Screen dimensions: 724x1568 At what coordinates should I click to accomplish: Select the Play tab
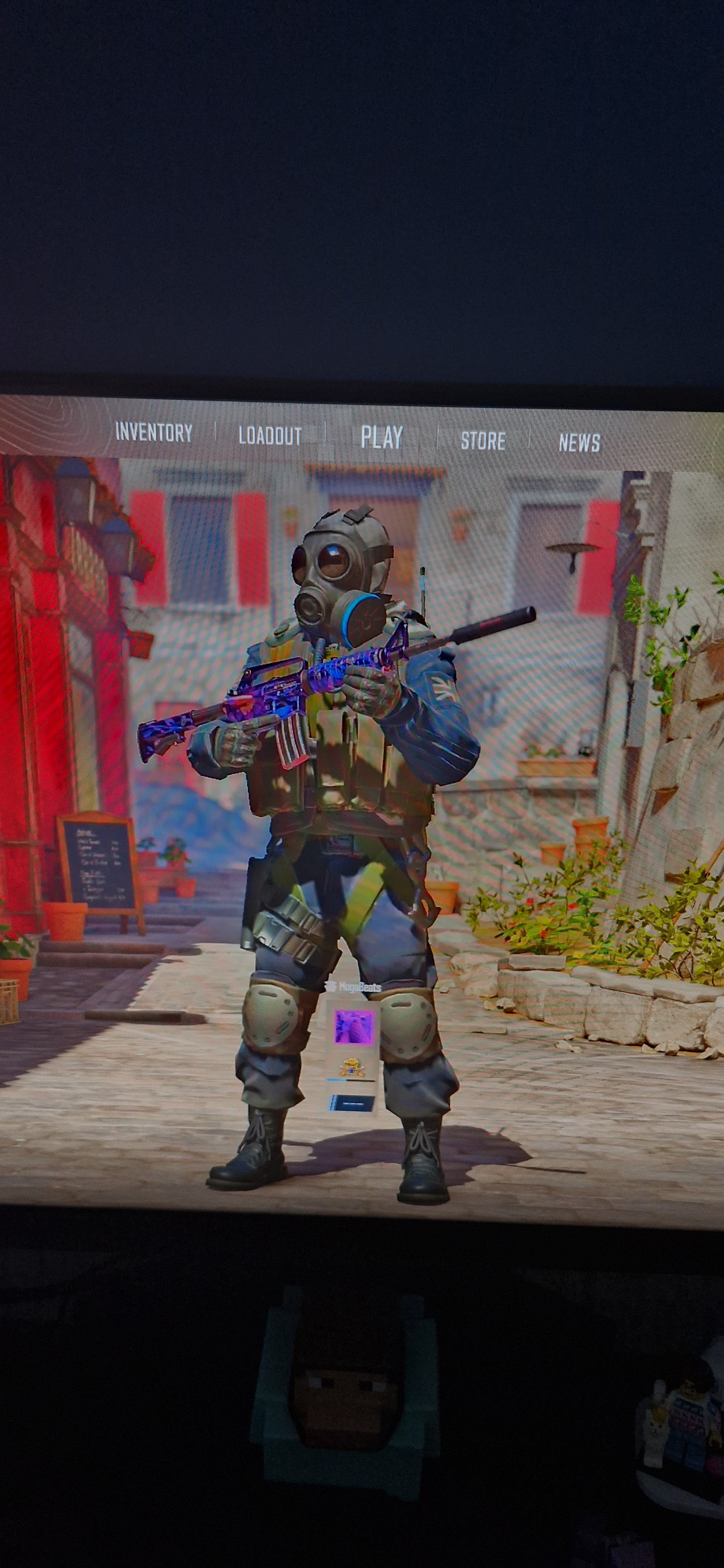click(382, 437)
